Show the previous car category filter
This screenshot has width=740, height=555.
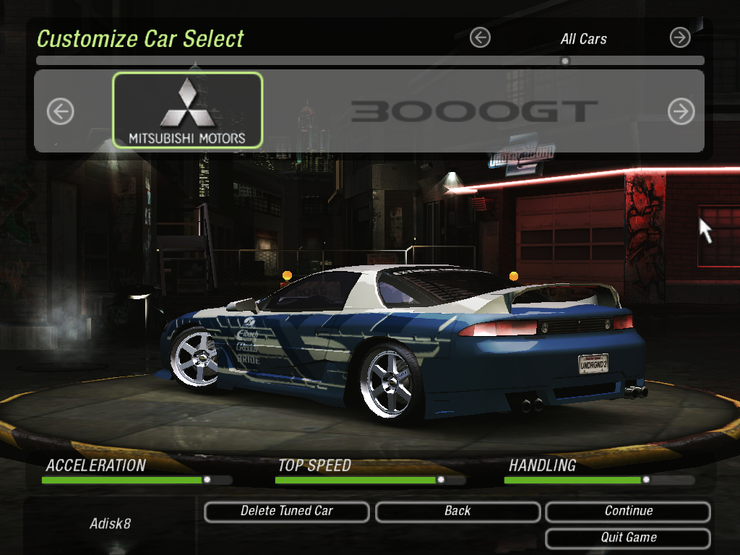pos(480,38)
